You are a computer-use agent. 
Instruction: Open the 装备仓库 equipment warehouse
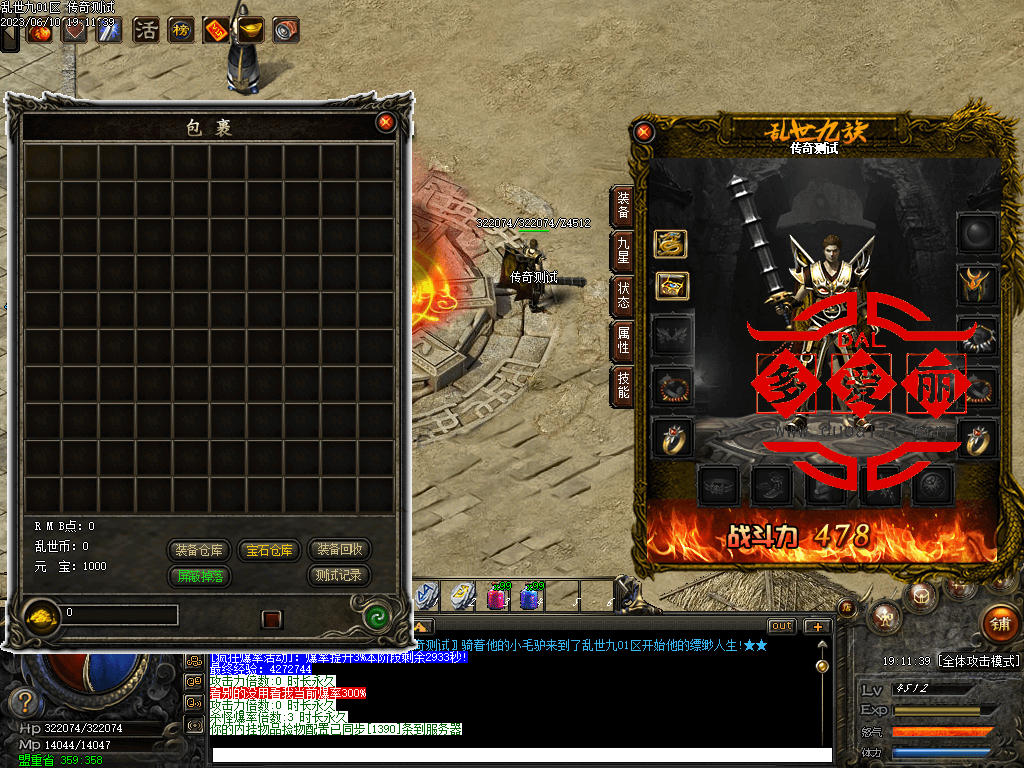[x=200, y=550]
